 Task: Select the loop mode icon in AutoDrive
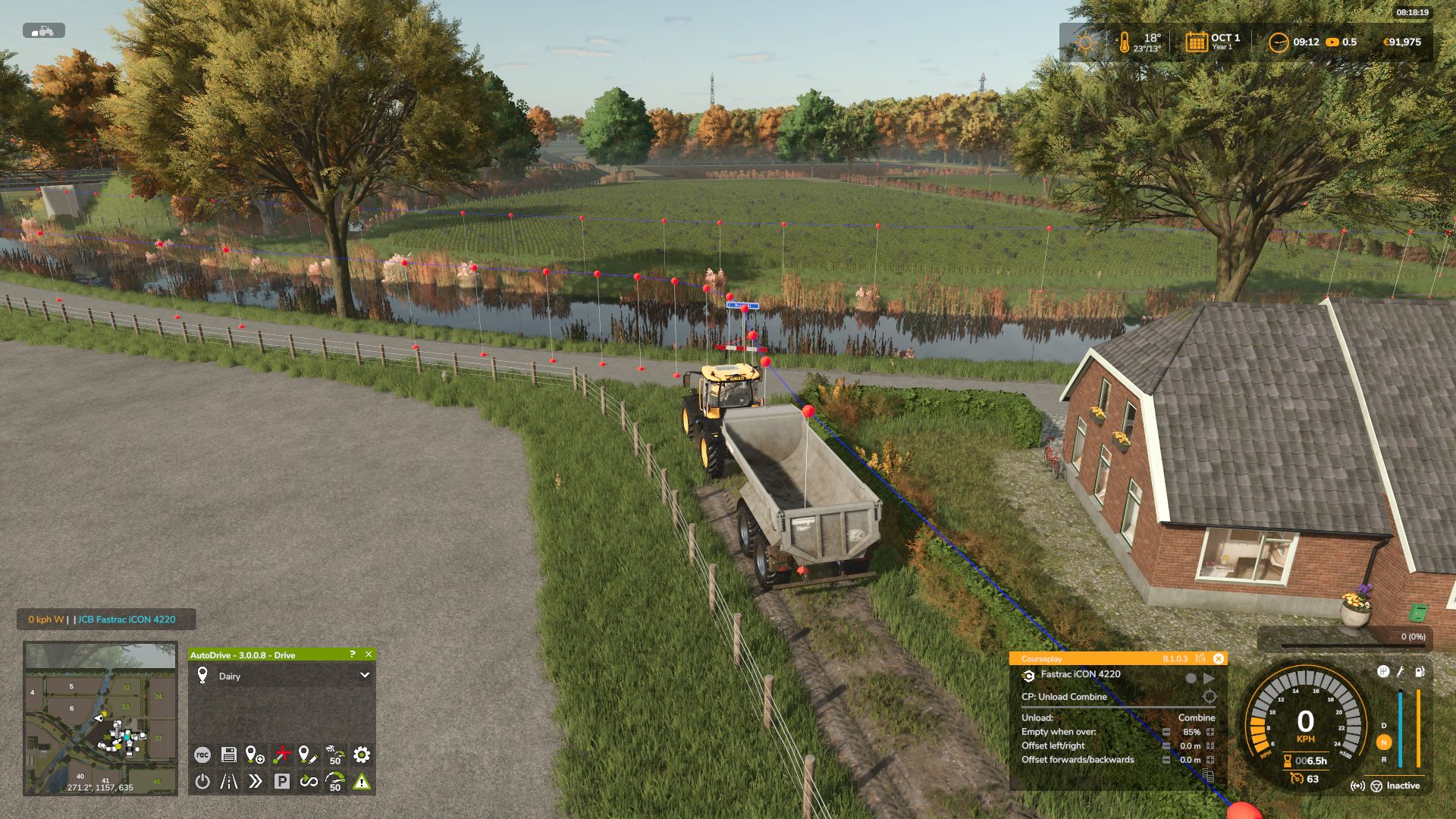pos(309,780)
